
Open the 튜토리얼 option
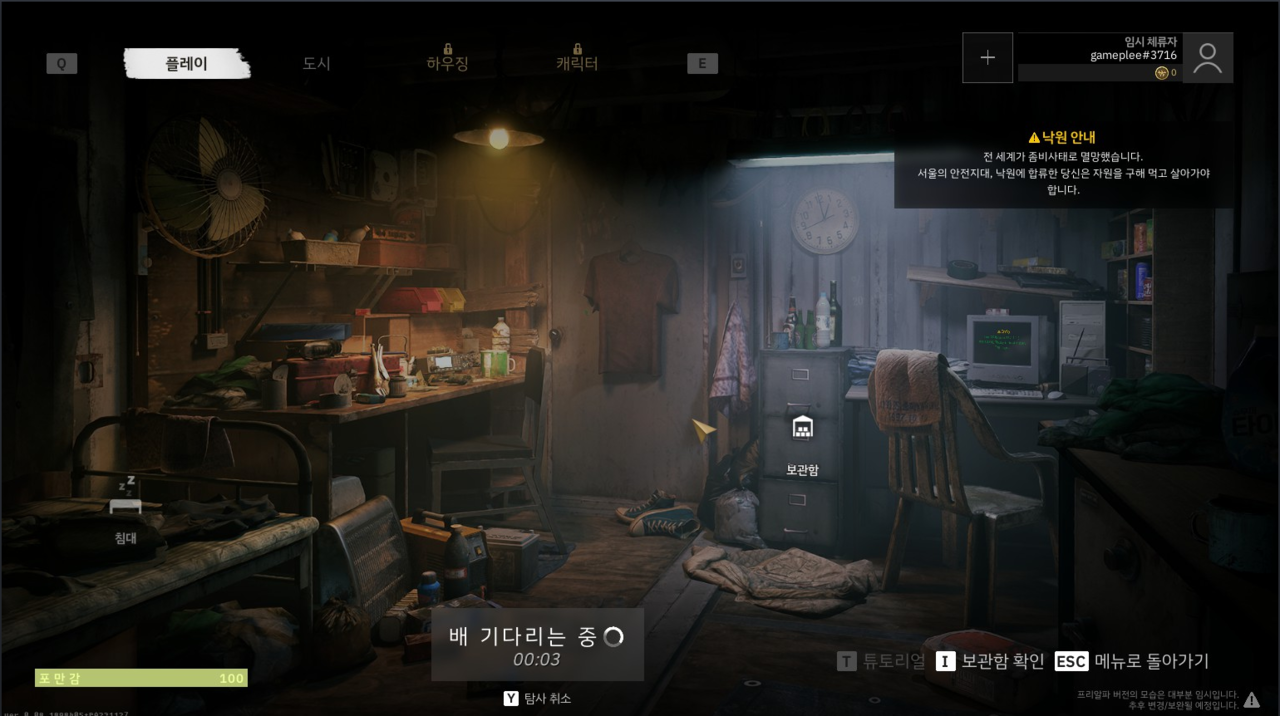coord(882,661)
